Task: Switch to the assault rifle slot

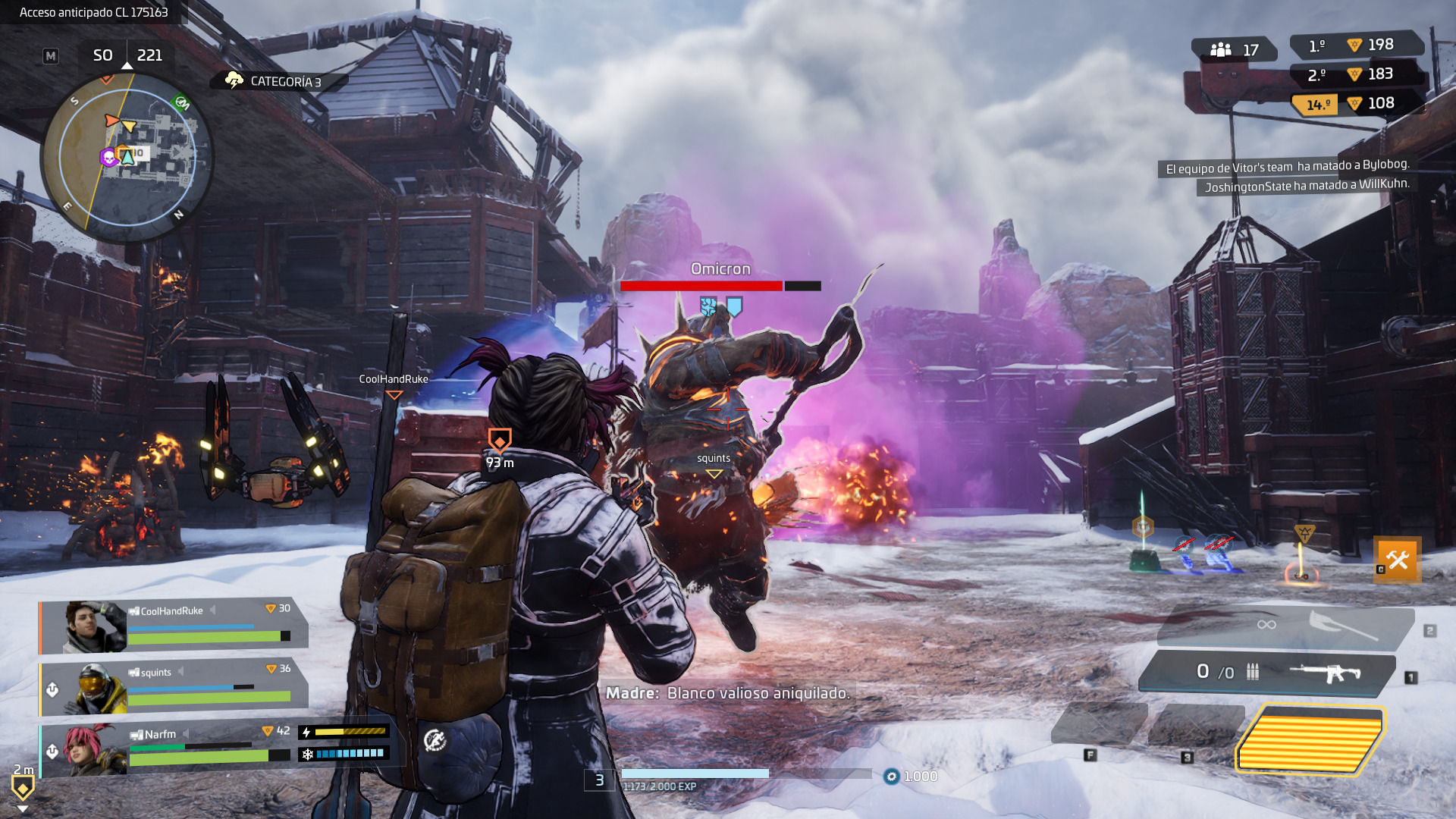Action: pos(1268,672)
